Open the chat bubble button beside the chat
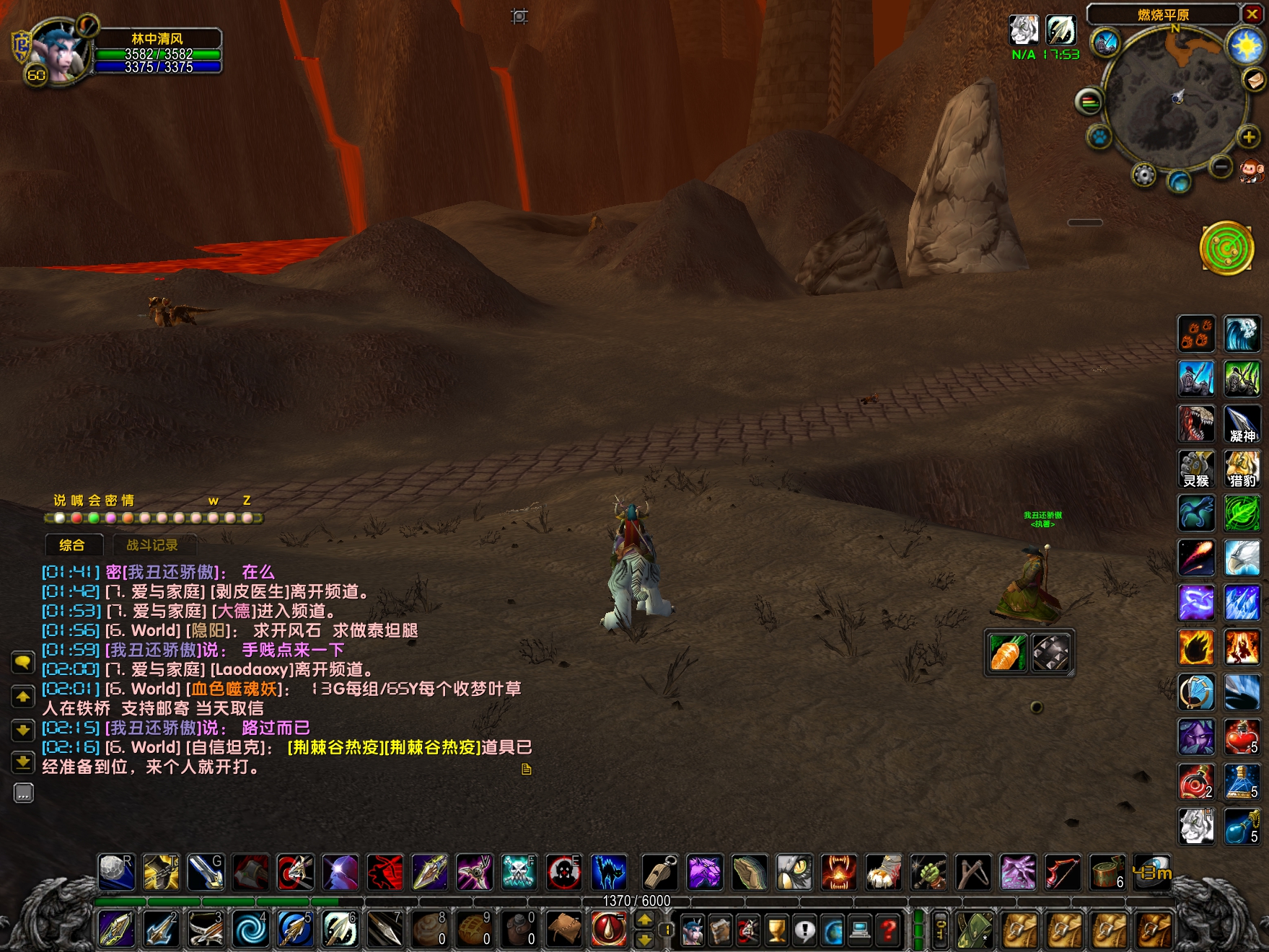 (23, 662)
